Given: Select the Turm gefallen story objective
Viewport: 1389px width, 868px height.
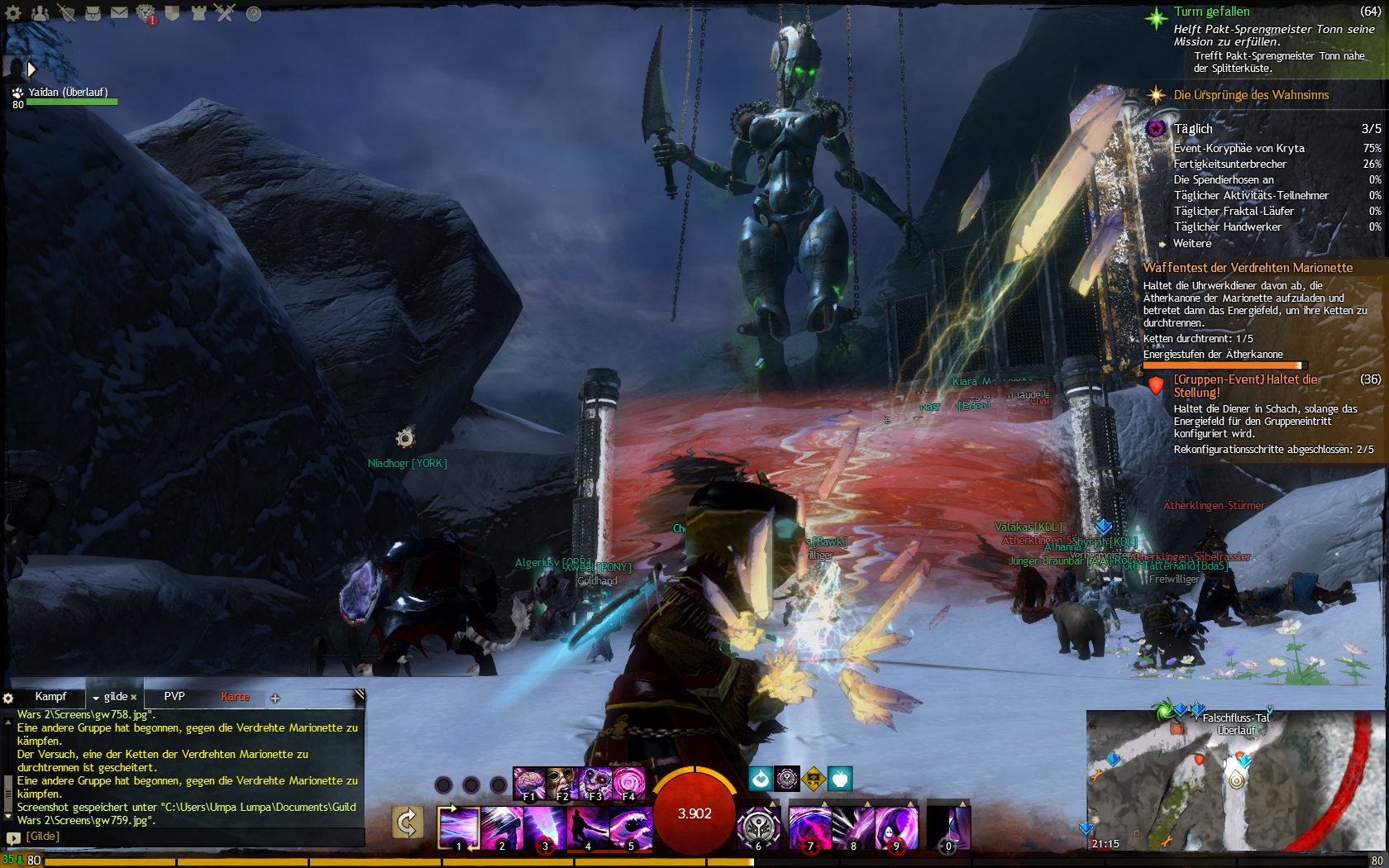Looking at the screenshot, I should coord(1211,12).
